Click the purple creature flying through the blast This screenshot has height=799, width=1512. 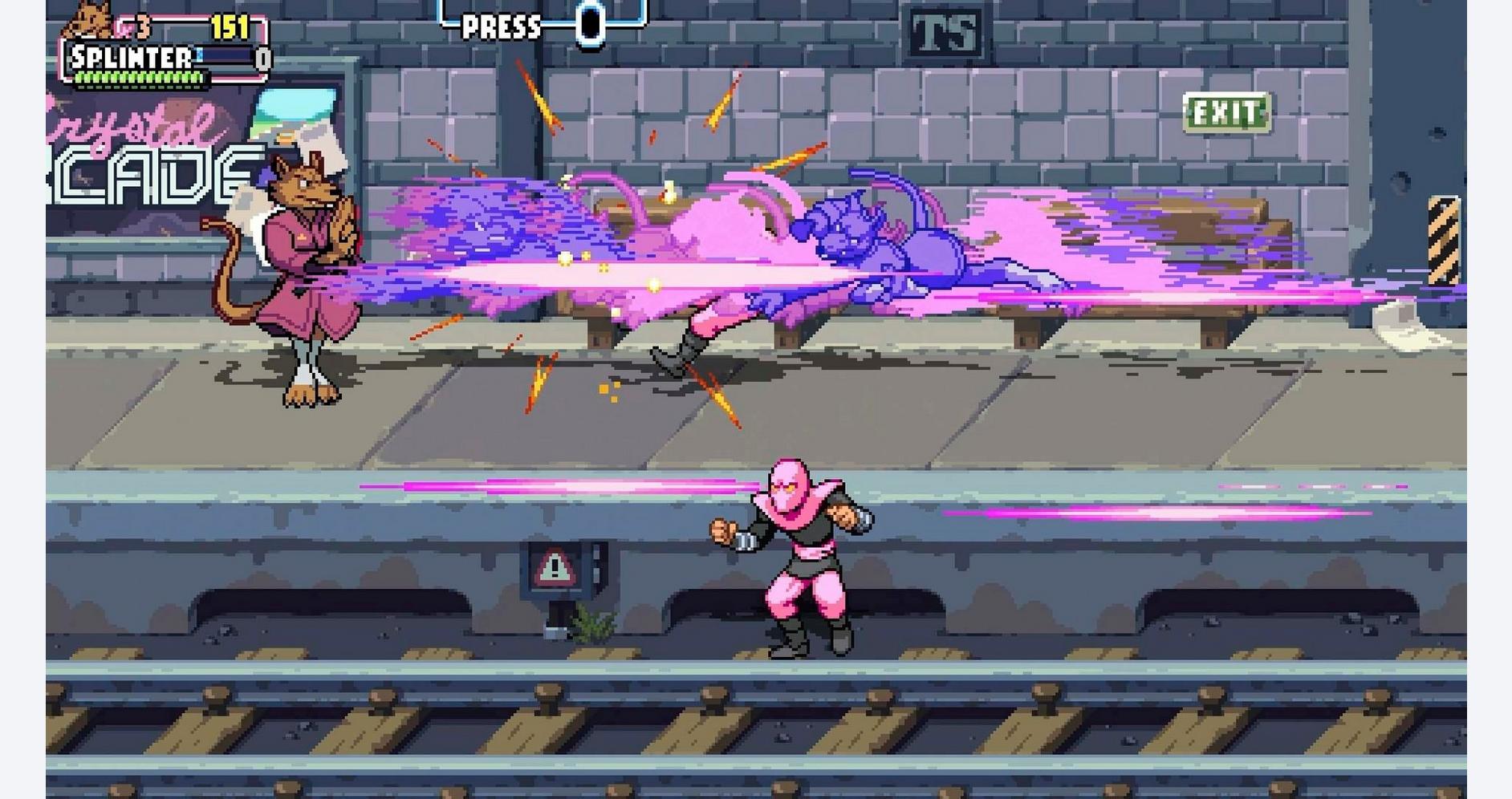(851, 233)
